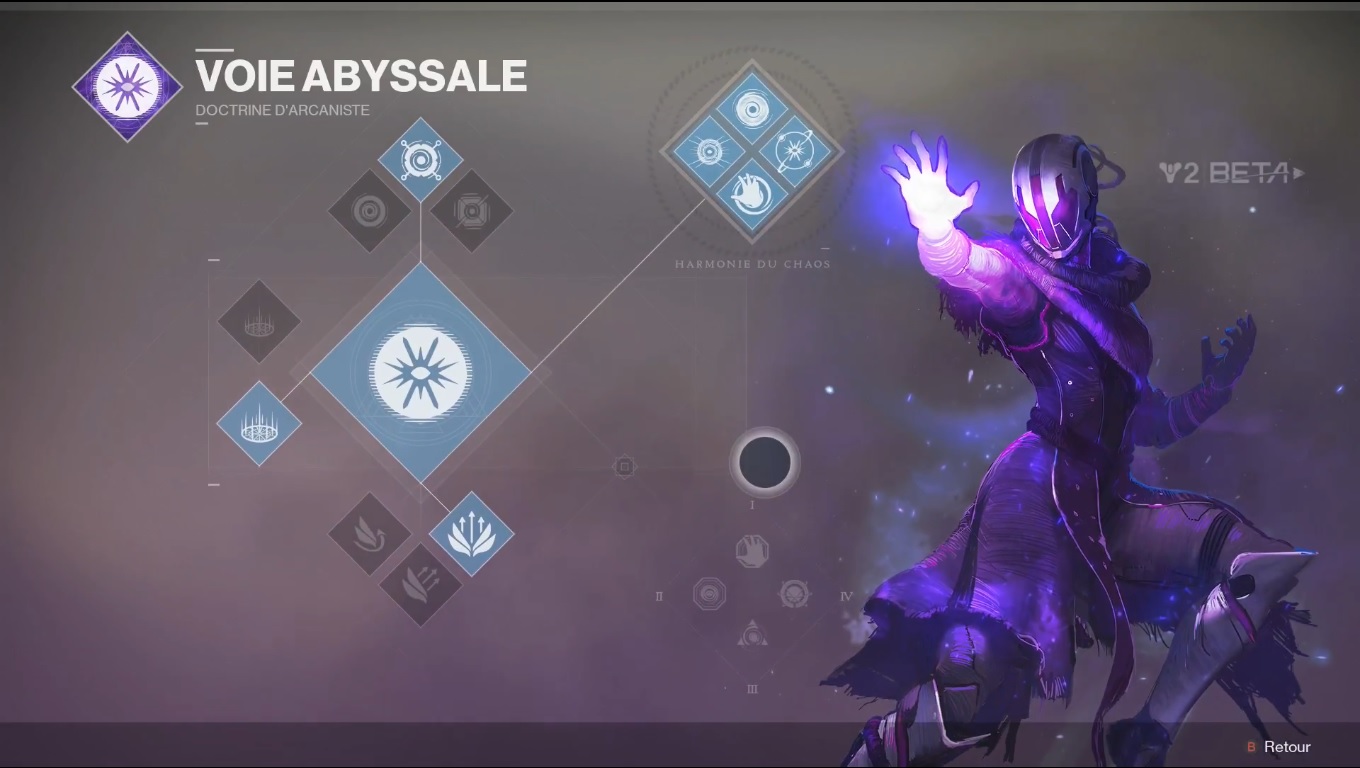Viewport: 1360px width, 768px height.
Task: Select the lower highlighted rift ability diamond
Action: pos(258,424)
